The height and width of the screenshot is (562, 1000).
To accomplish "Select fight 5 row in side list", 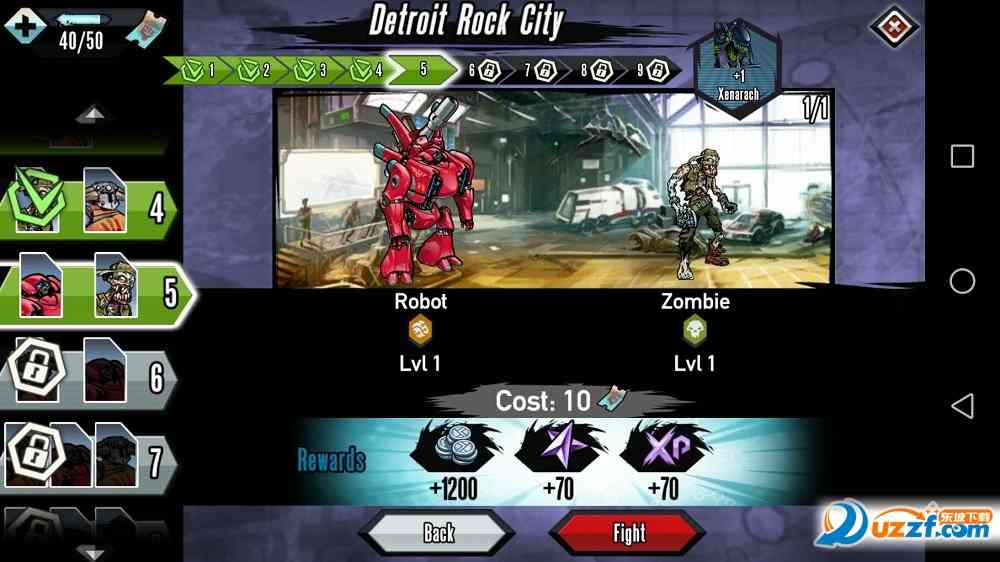I will click(x=92, y=290).
